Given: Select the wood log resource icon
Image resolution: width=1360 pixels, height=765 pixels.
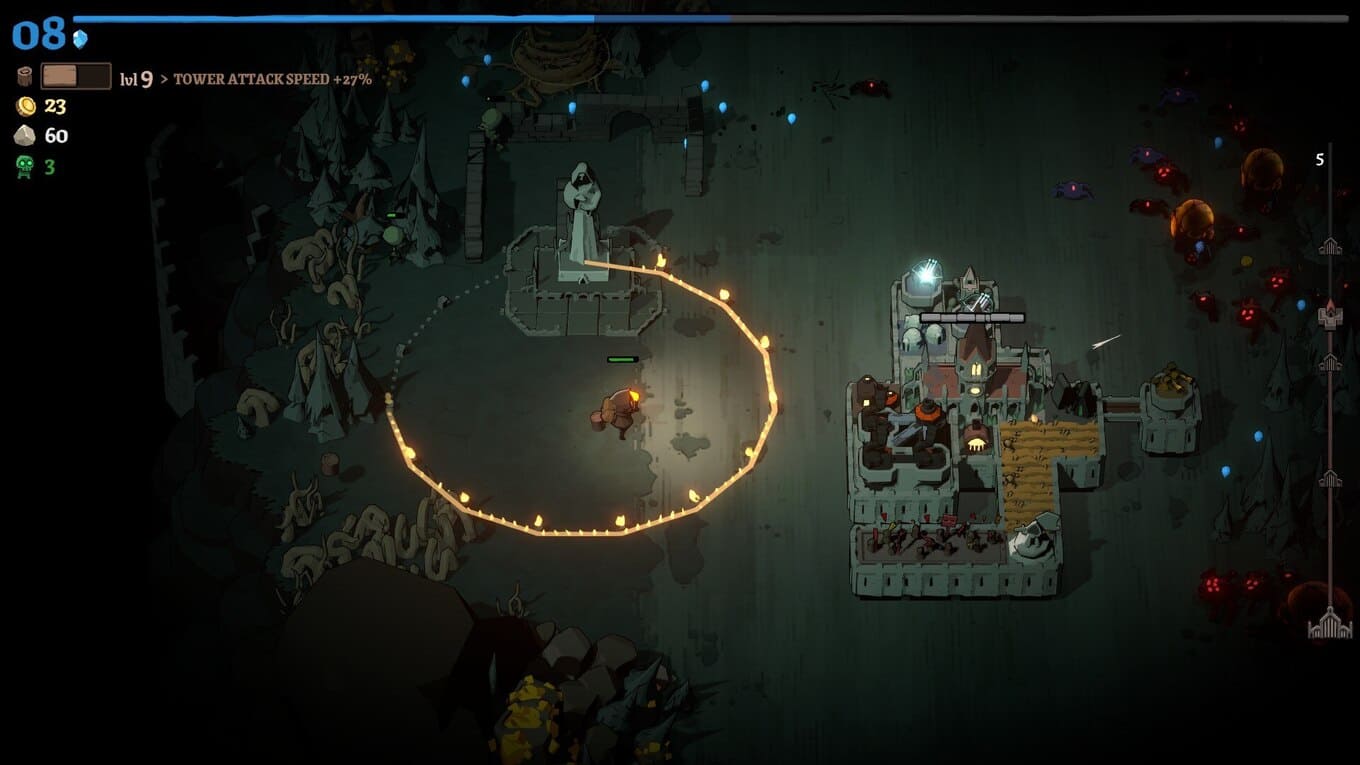Looking at the screenshot, I should (25, 76).
